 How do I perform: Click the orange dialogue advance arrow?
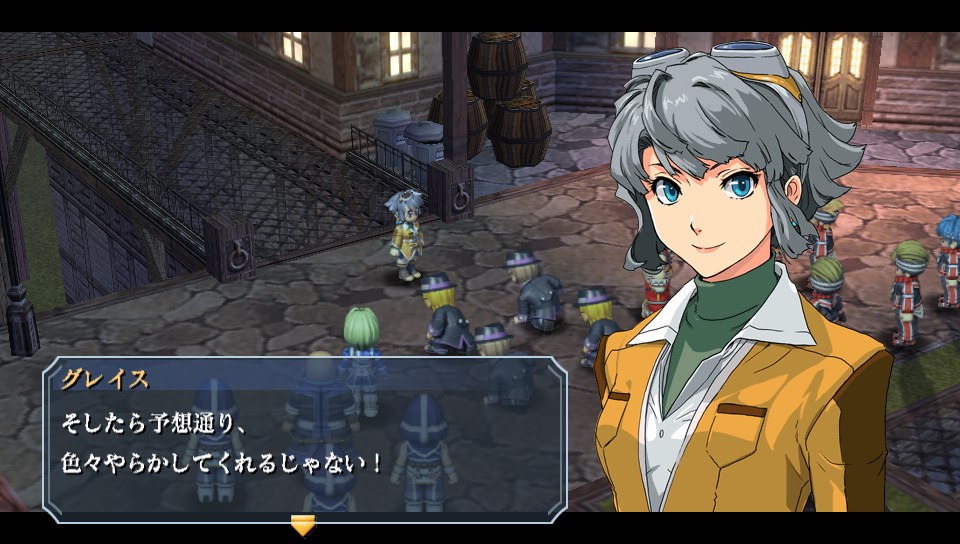pos(302,525)
